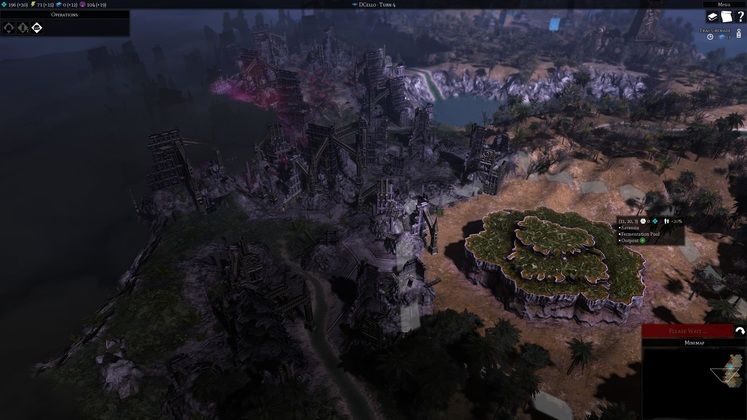Select the first dark diamond operation icon
The image size is (747, 420).
point(11,27)
